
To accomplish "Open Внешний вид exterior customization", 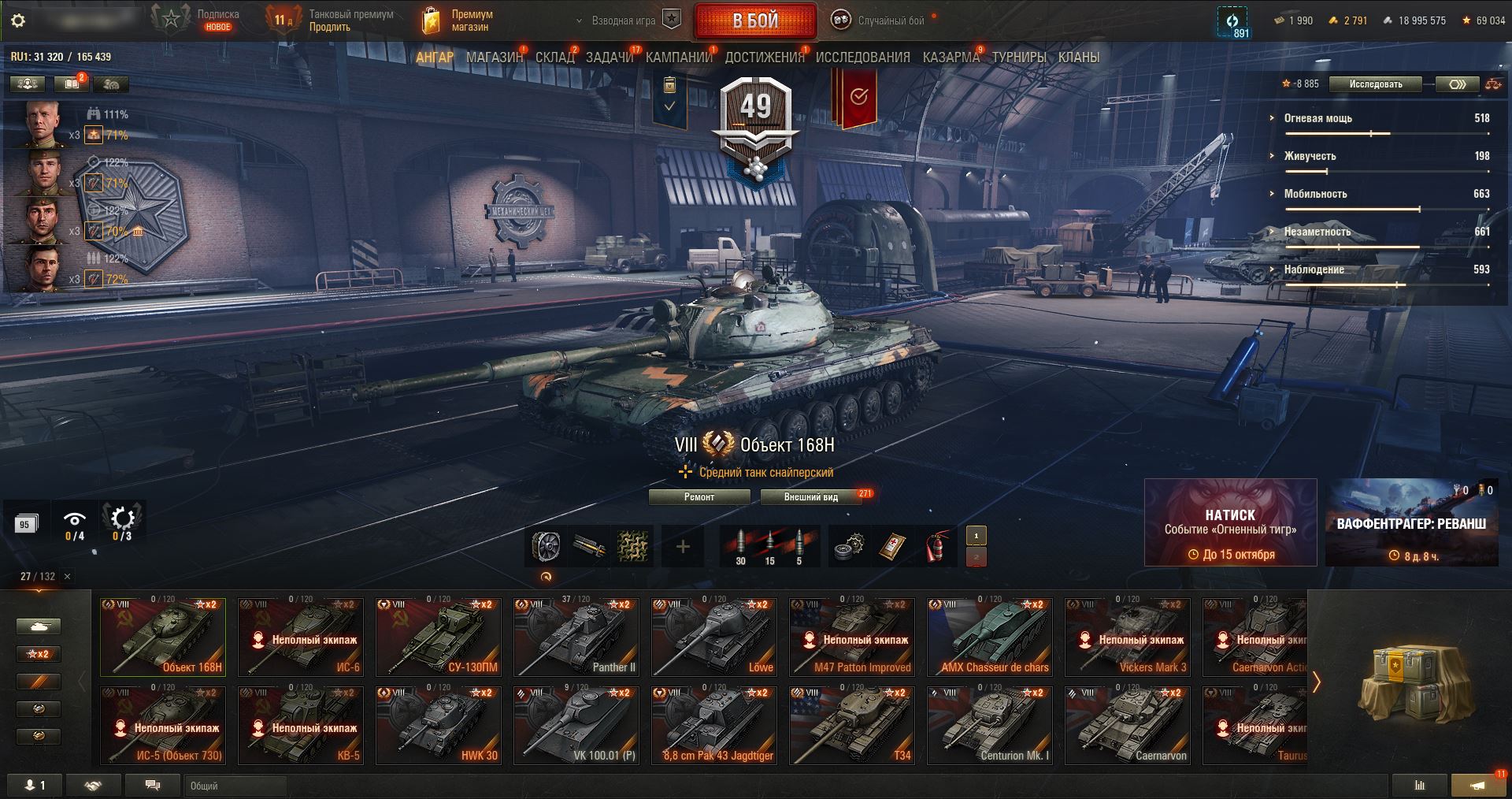I will 810,497.
